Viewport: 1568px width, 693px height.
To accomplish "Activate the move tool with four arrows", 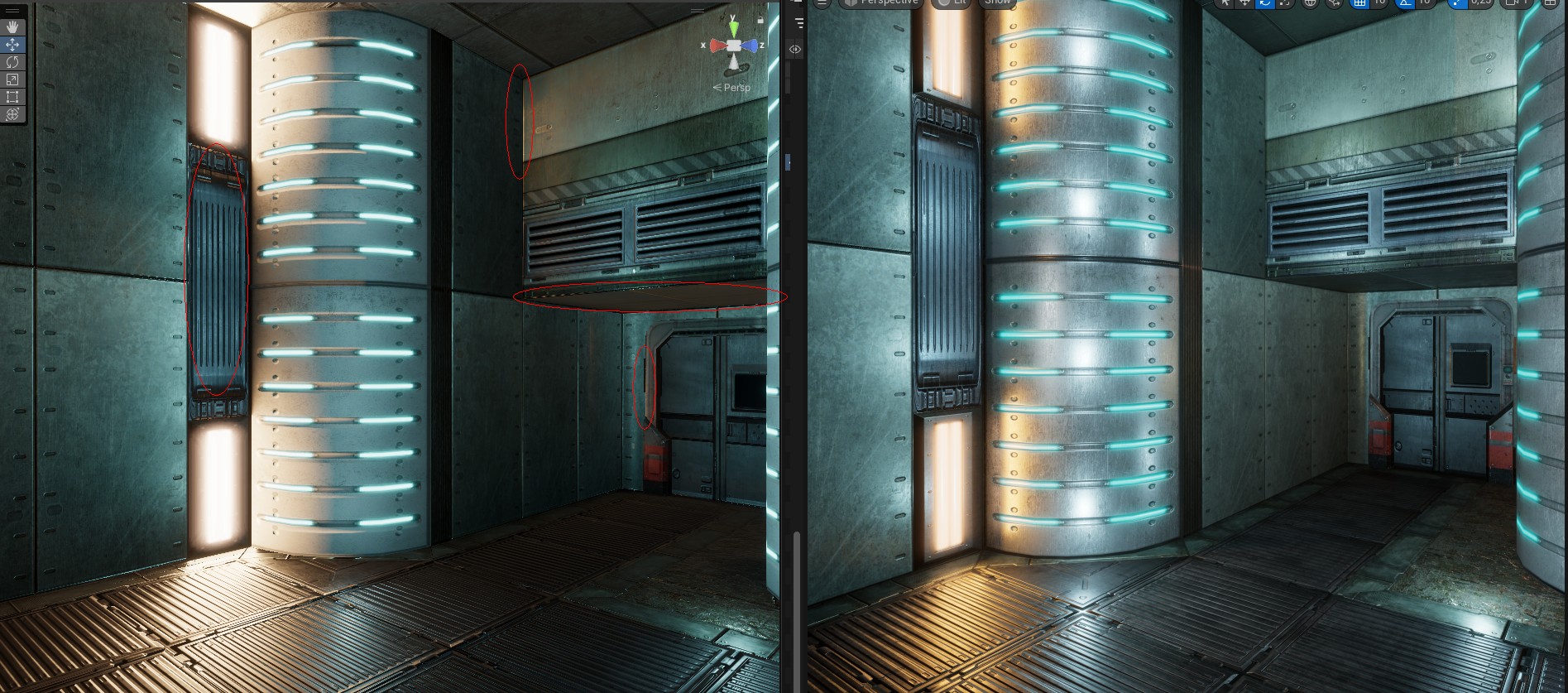I will (x=12, y=45).
